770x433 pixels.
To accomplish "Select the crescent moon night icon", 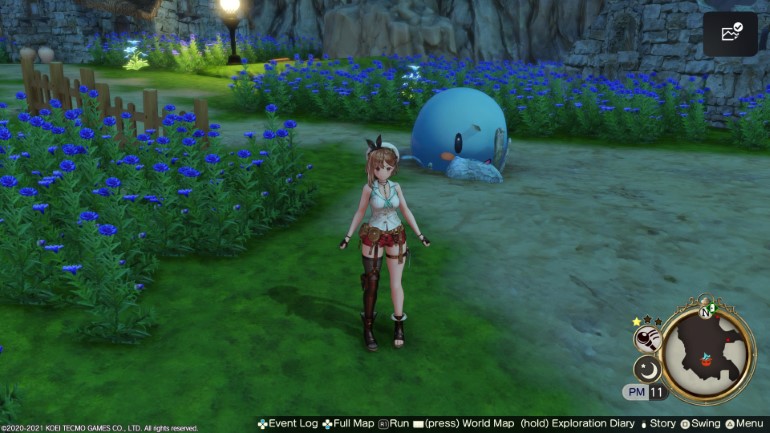I will [x=649, y=369].
